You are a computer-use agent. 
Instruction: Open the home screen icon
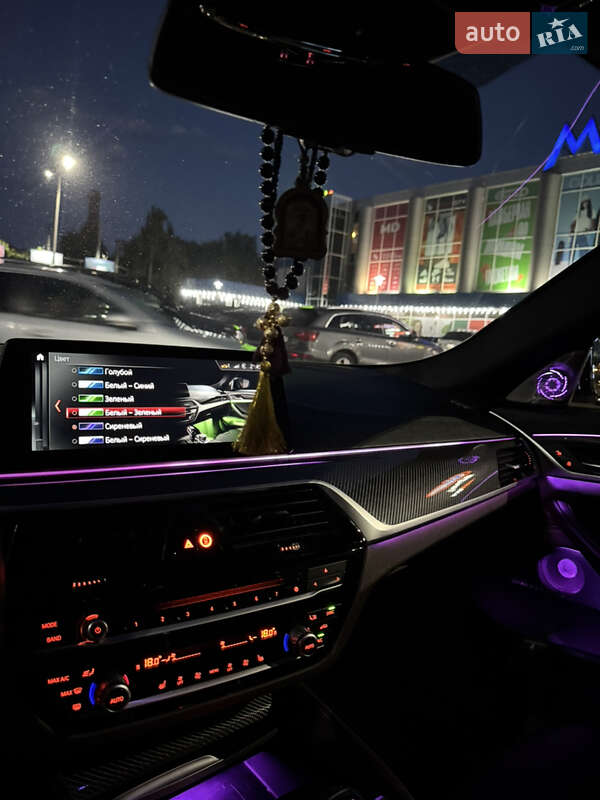[x=40, y=357]
